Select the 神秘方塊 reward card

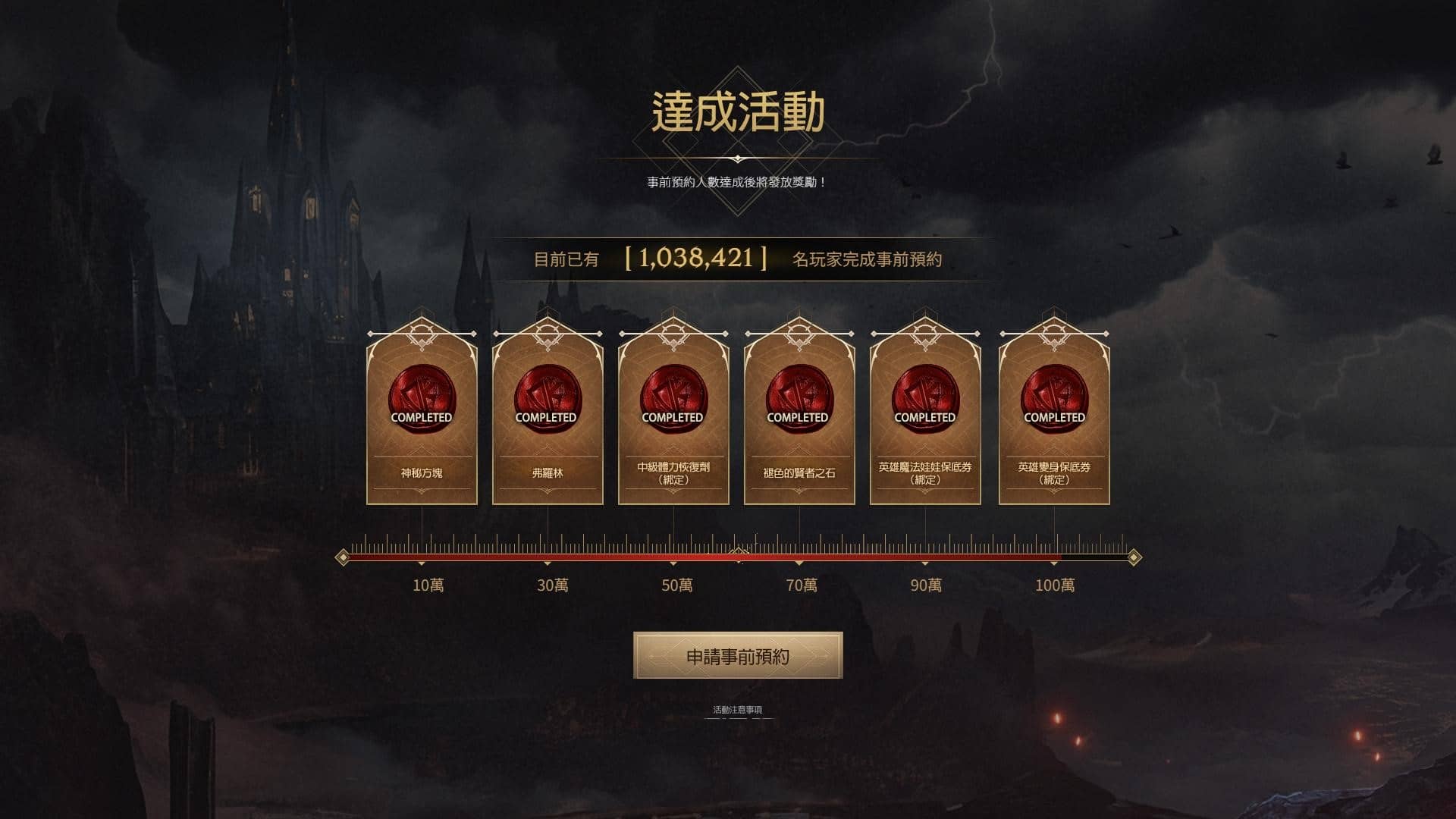point(422,421)
